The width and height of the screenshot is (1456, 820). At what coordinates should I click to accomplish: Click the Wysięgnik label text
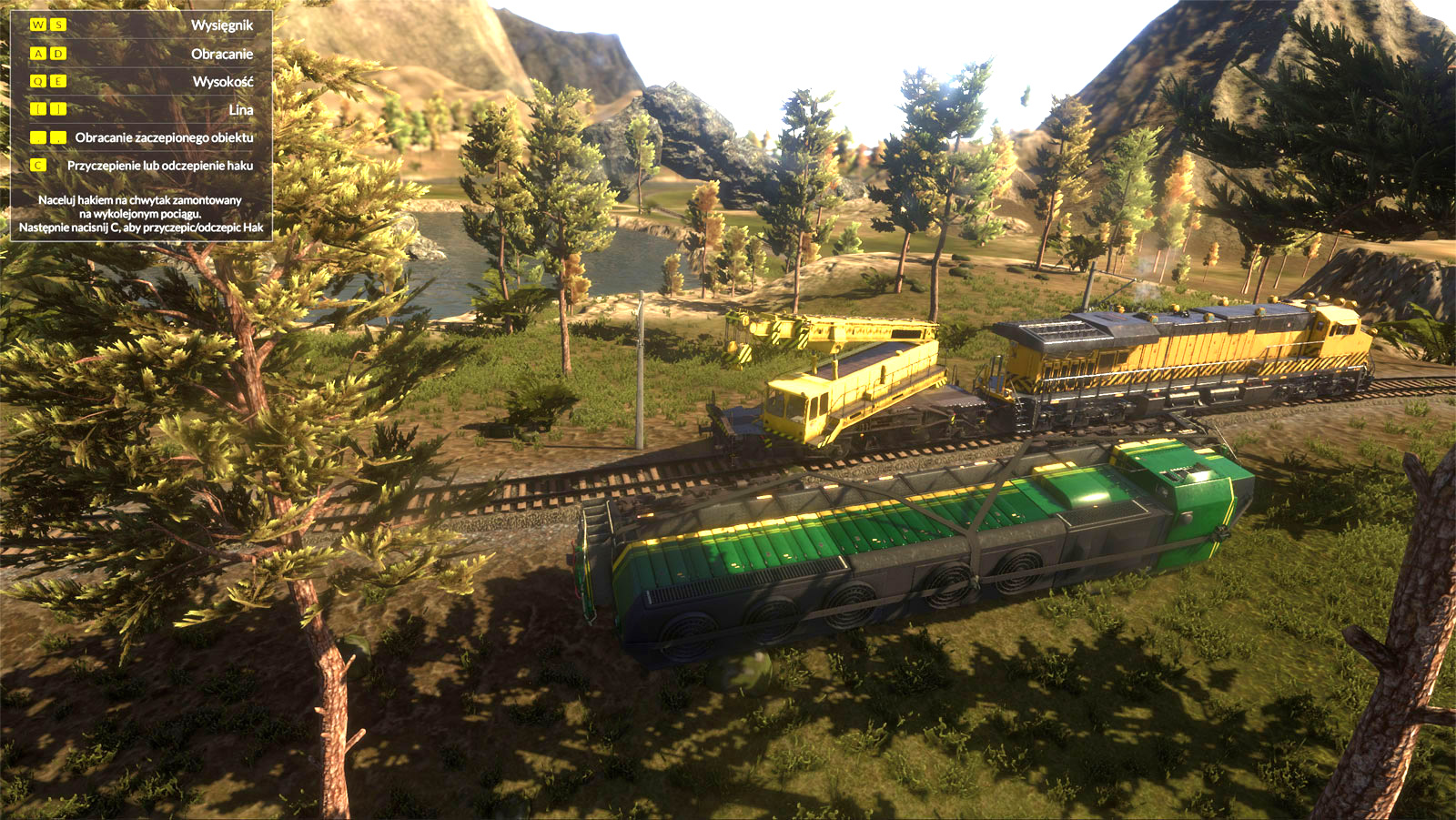tap(222, 25)
